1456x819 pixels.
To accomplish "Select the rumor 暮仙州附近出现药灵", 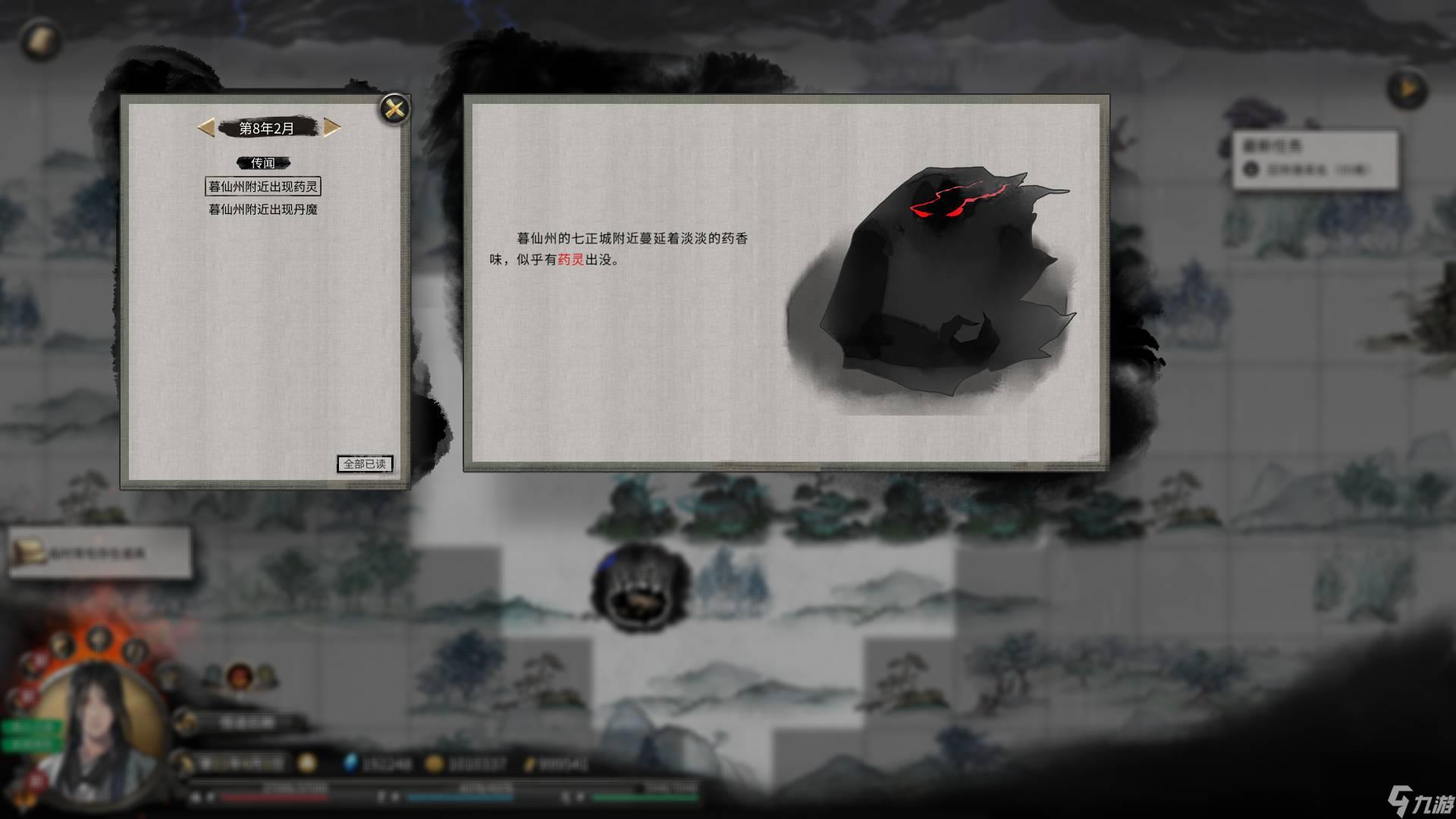I will pyautogui.click(x=264, y=187).
